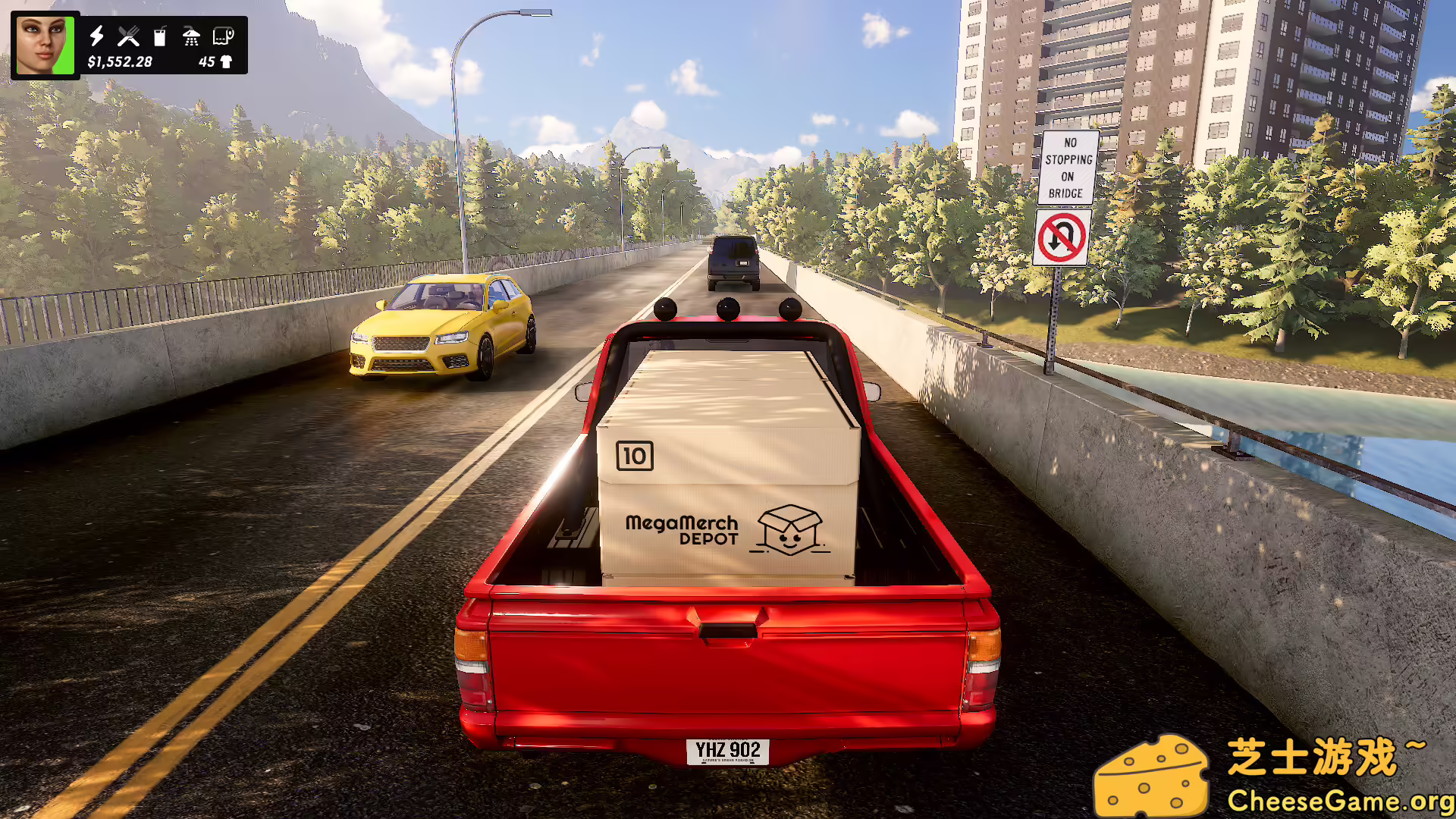Image resolution: width=1456 pixels, height=819 pixels.
Task: Select the hunger fork-and-knife icon
Action: tap(129, 34)
